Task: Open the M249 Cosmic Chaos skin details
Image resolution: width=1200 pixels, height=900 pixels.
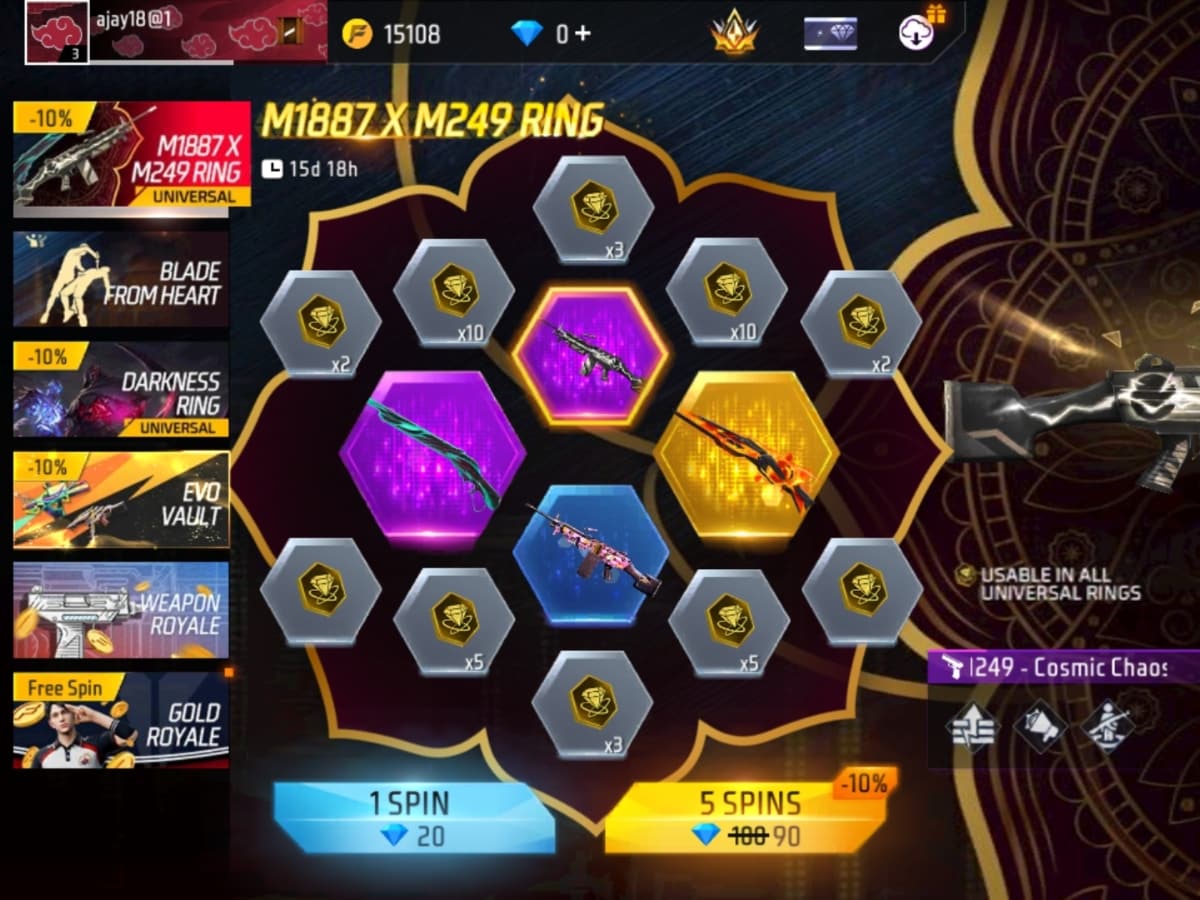Action: coord(1064,668)
